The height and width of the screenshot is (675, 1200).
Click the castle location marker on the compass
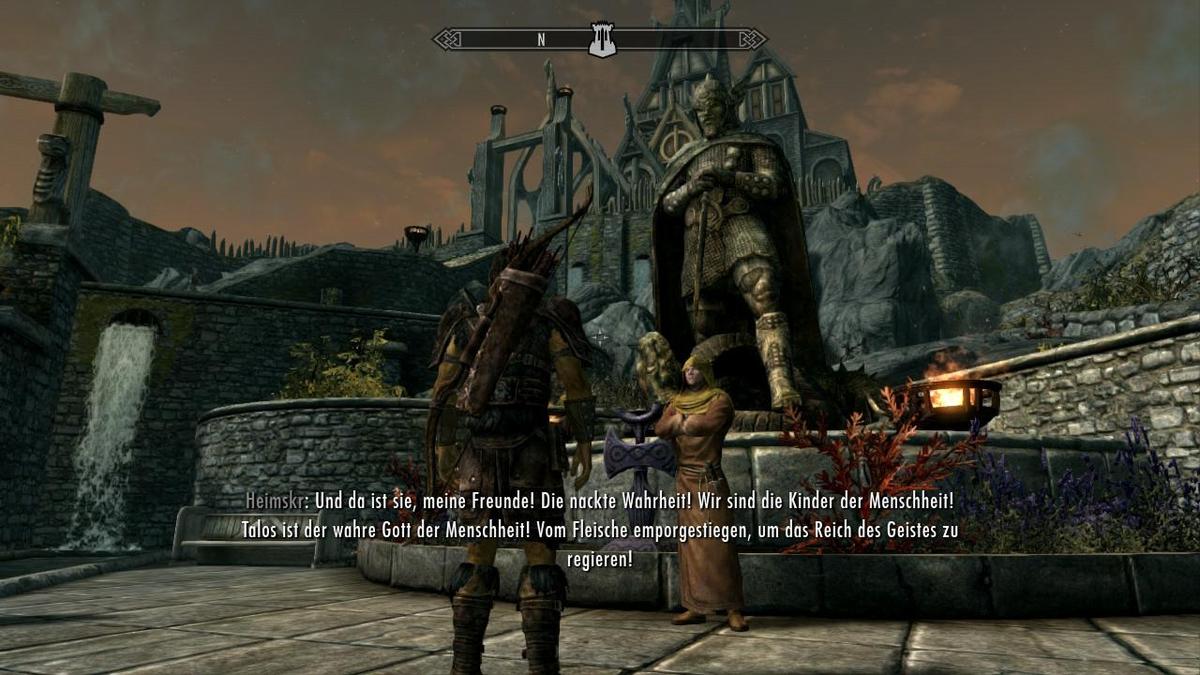(x=601, y=41)
